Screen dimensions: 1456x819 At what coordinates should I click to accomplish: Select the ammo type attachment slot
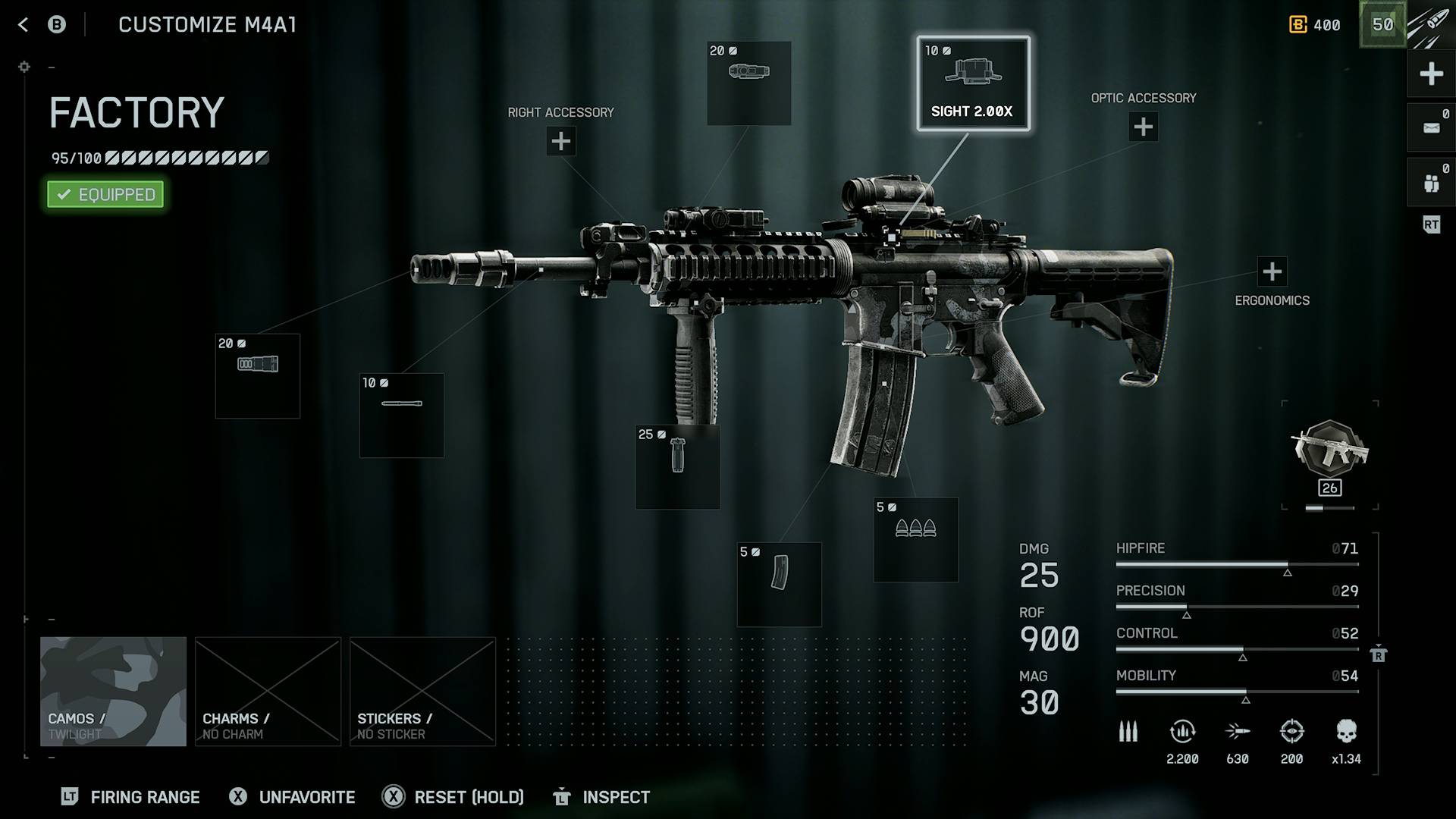915,540
